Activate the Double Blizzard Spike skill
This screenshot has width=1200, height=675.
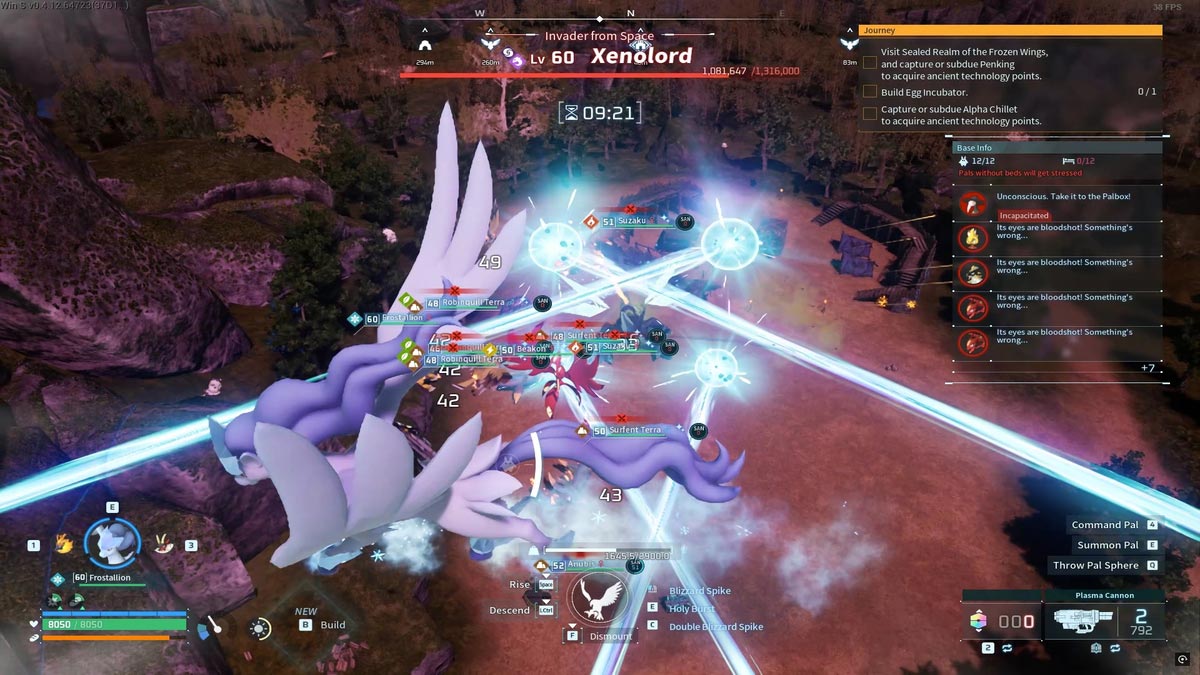pos(715,626)
